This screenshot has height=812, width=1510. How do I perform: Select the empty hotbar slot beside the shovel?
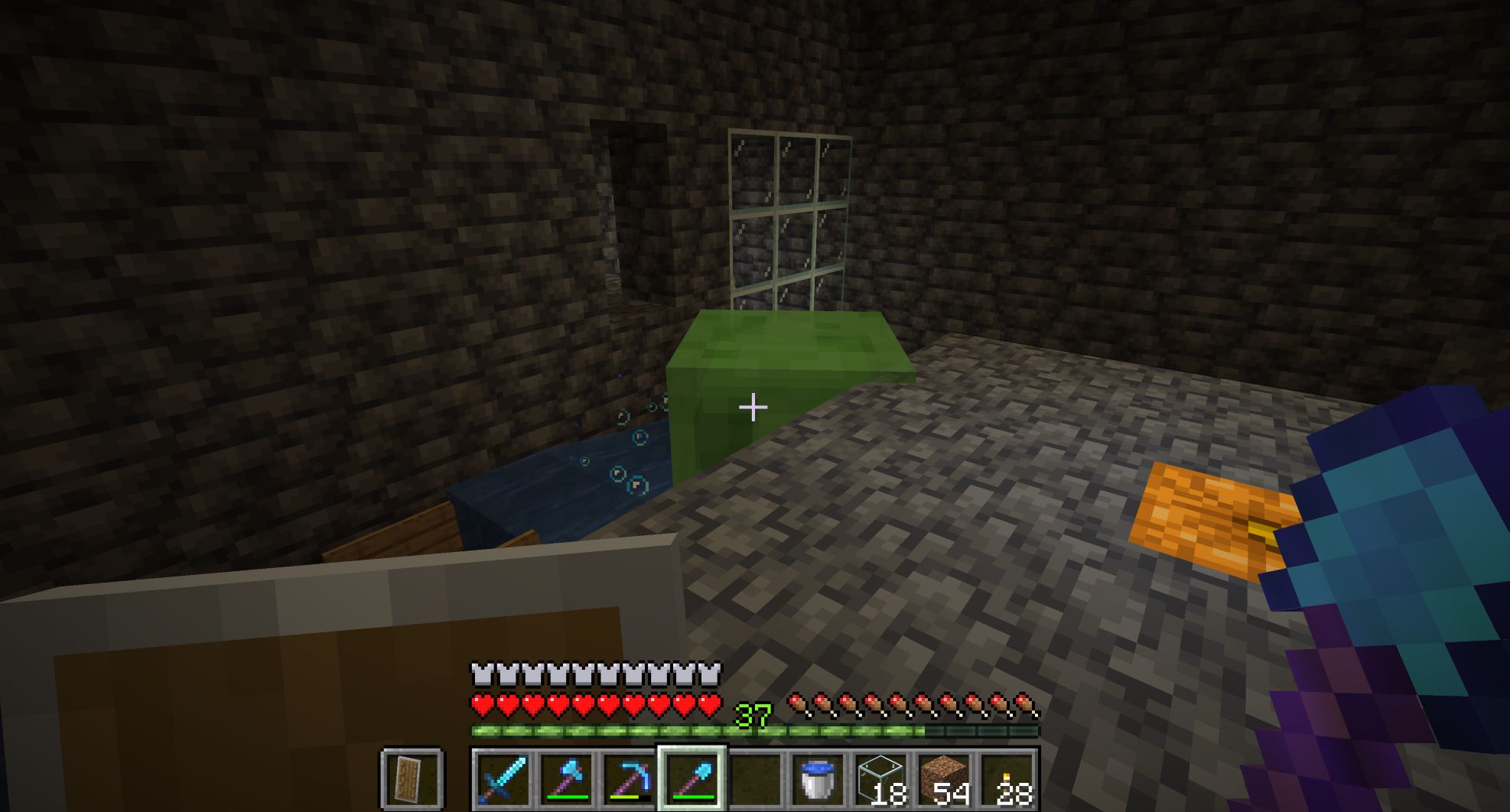pos(754,779)
